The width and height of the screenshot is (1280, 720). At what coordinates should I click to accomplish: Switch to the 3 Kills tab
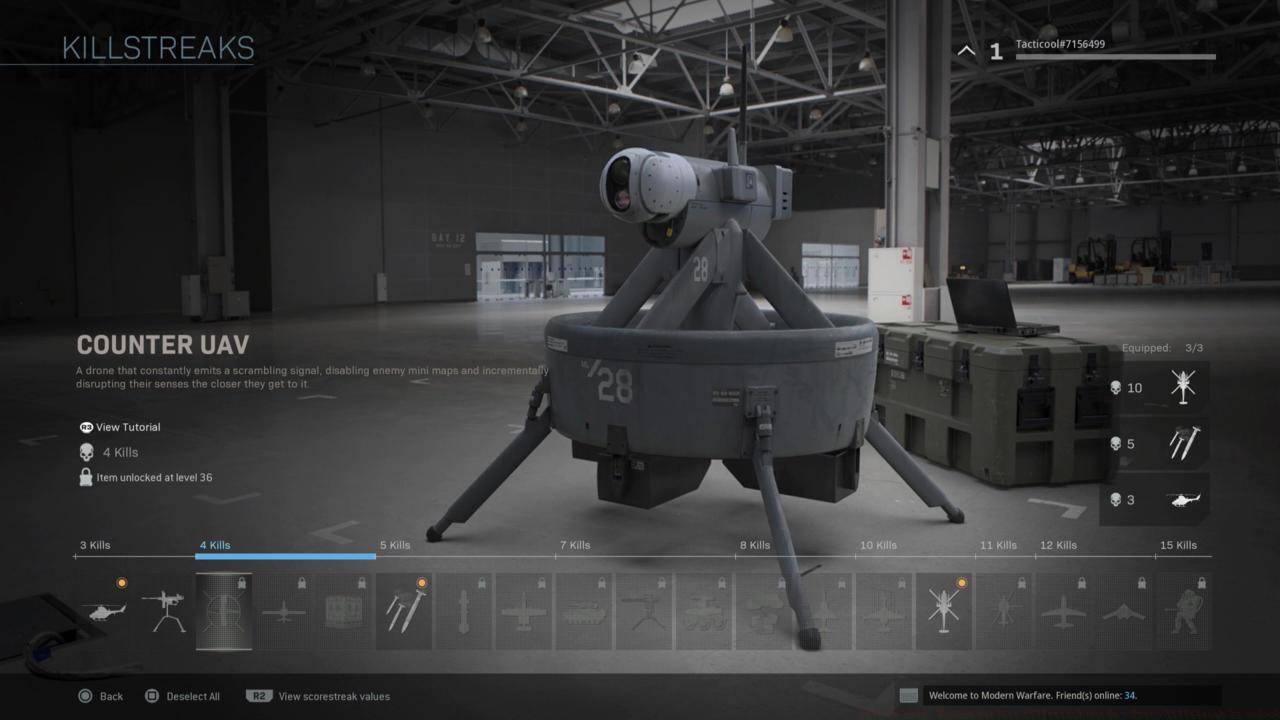point(95,545)
